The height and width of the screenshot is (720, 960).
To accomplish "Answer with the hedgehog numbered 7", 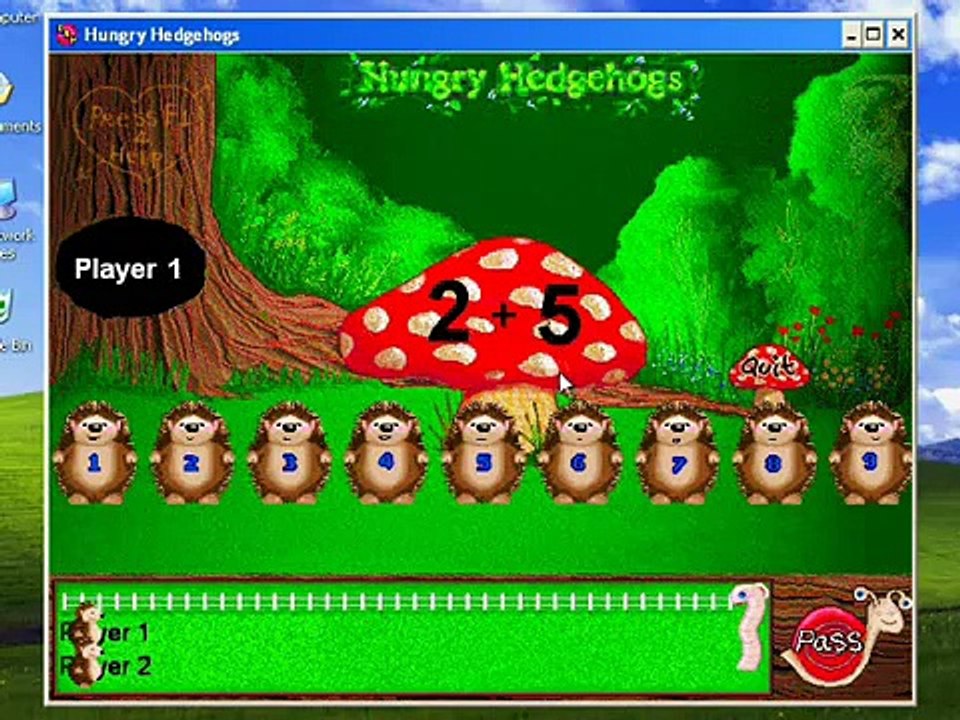I will click(677, 455).
